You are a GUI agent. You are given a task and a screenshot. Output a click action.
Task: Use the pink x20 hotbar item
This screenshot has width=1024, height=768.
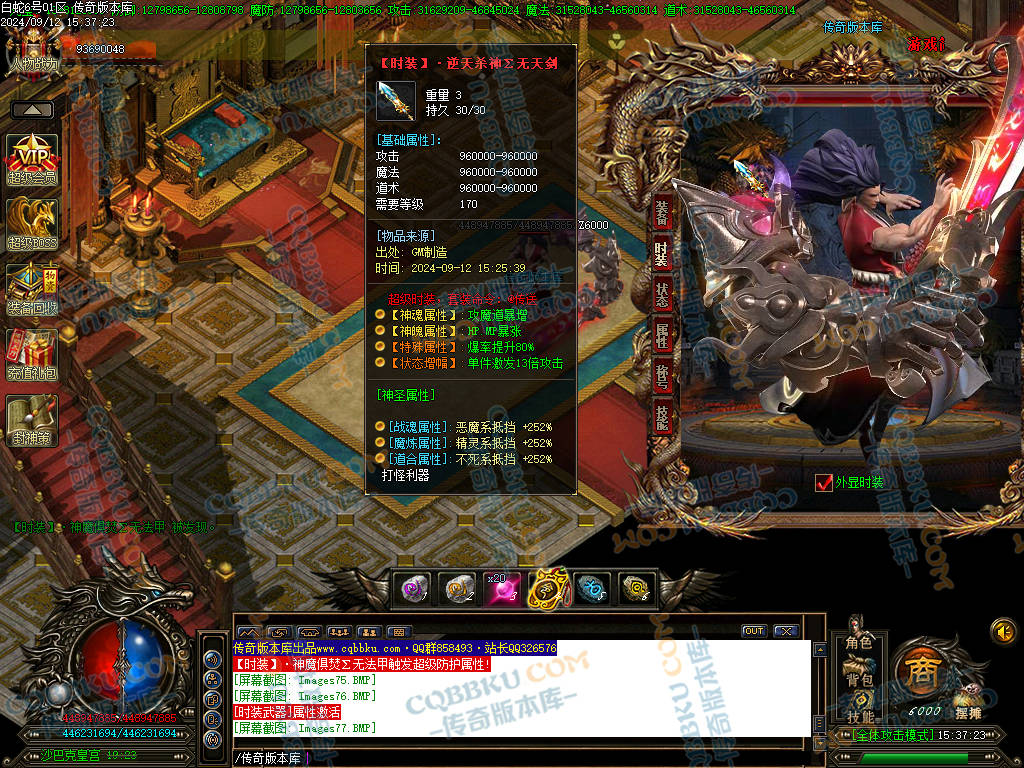pyautogui.click(x=502, y=589)
